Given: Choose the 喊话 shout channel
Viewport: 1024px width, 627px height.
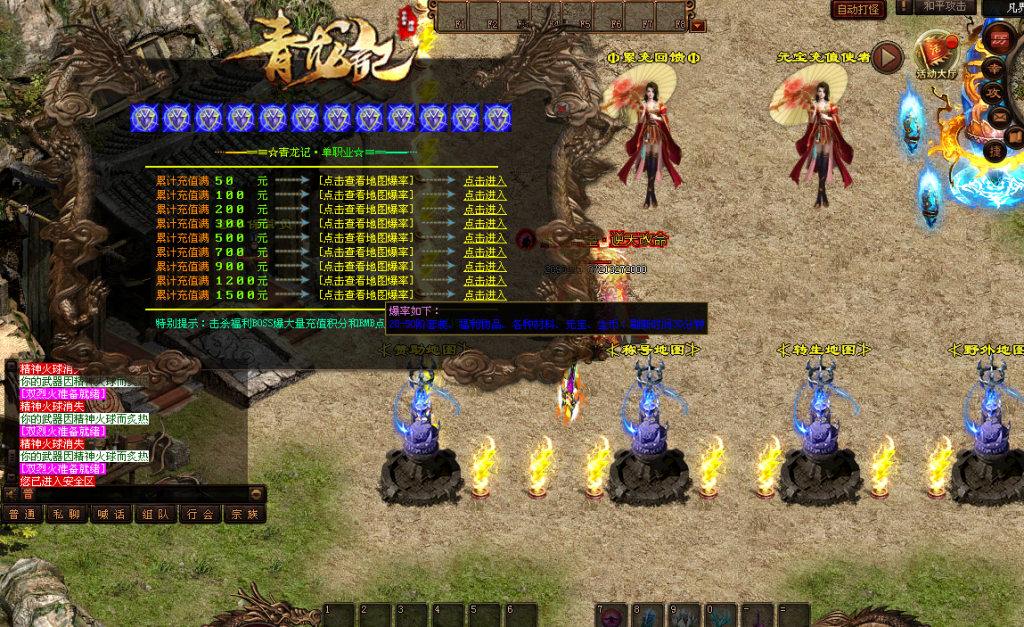Looking at the screenshot, I should click(111, 514).
